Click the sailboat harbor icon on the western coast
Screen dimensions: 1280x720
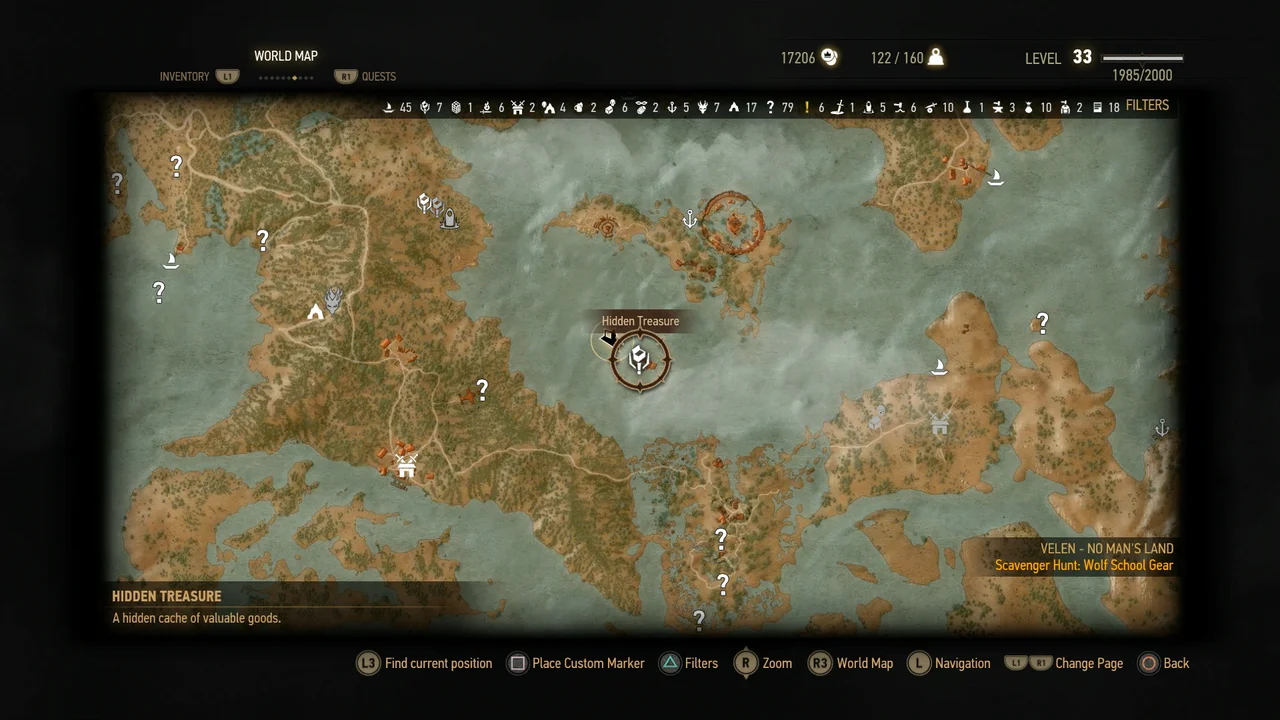point(170,259)
